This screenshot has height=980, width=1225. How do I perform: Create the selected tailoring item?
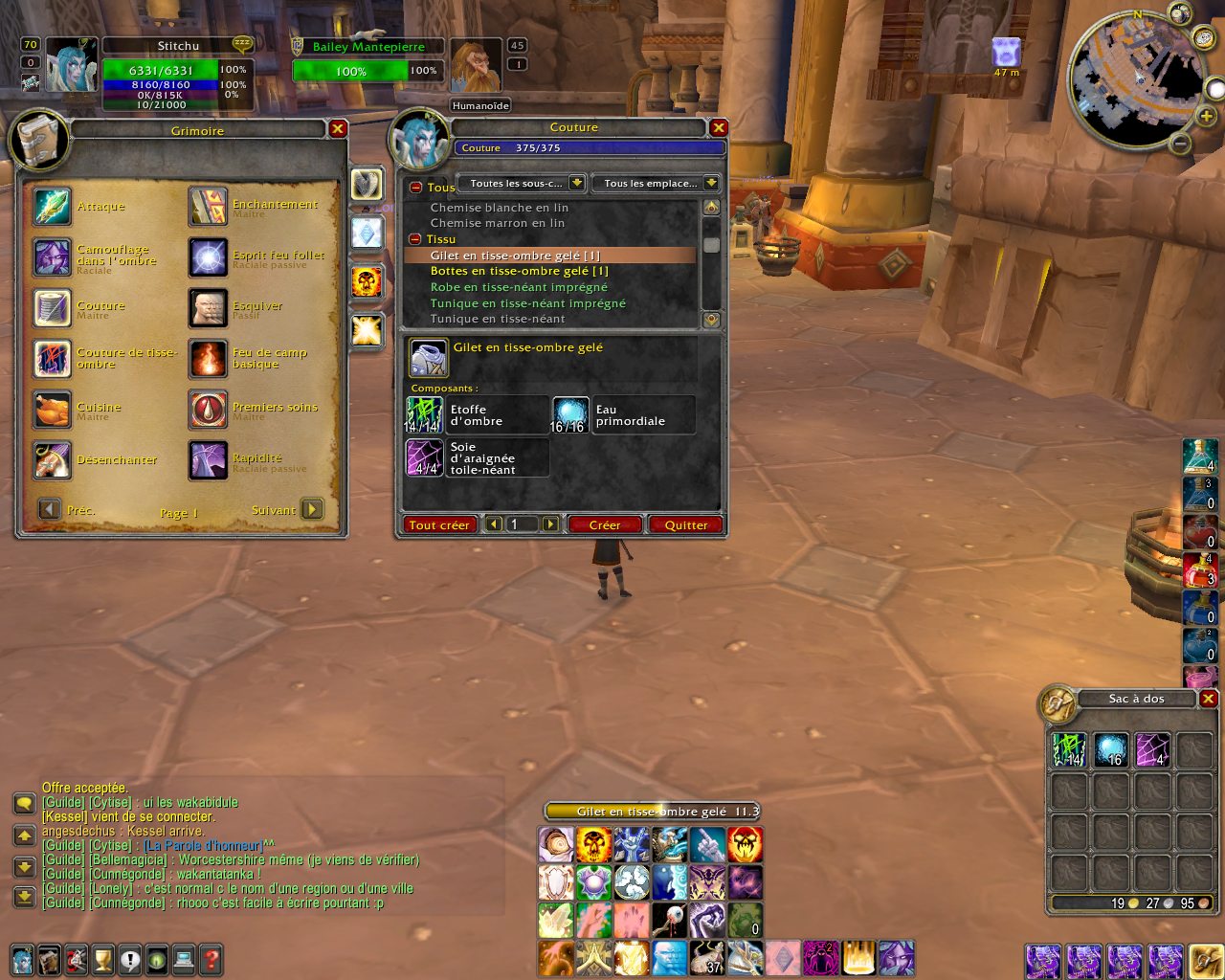pyautogui.click(x=604, y=524)
